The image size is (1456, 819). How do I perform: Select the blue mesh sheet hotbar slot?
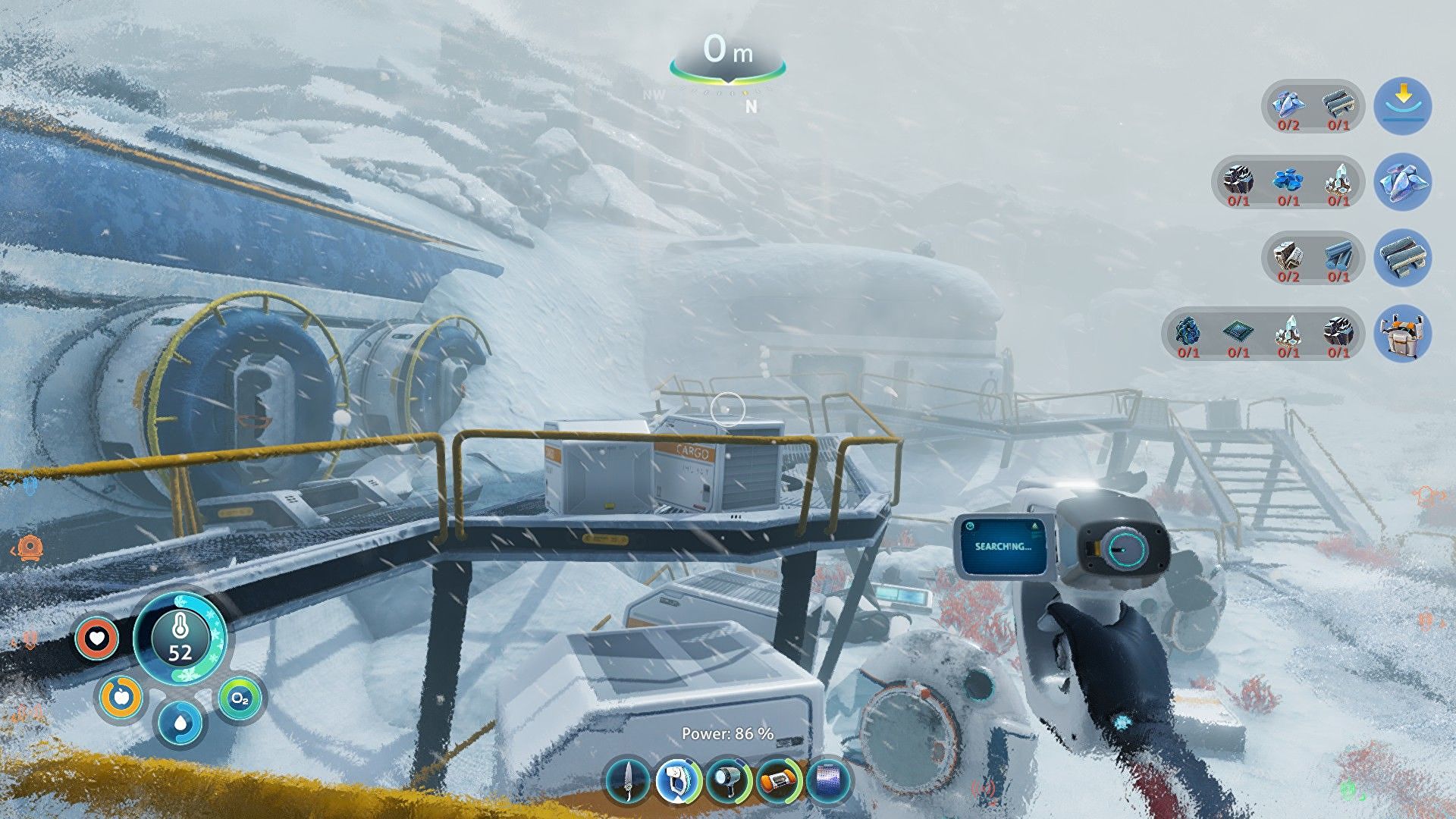click(x=829, y=781)
